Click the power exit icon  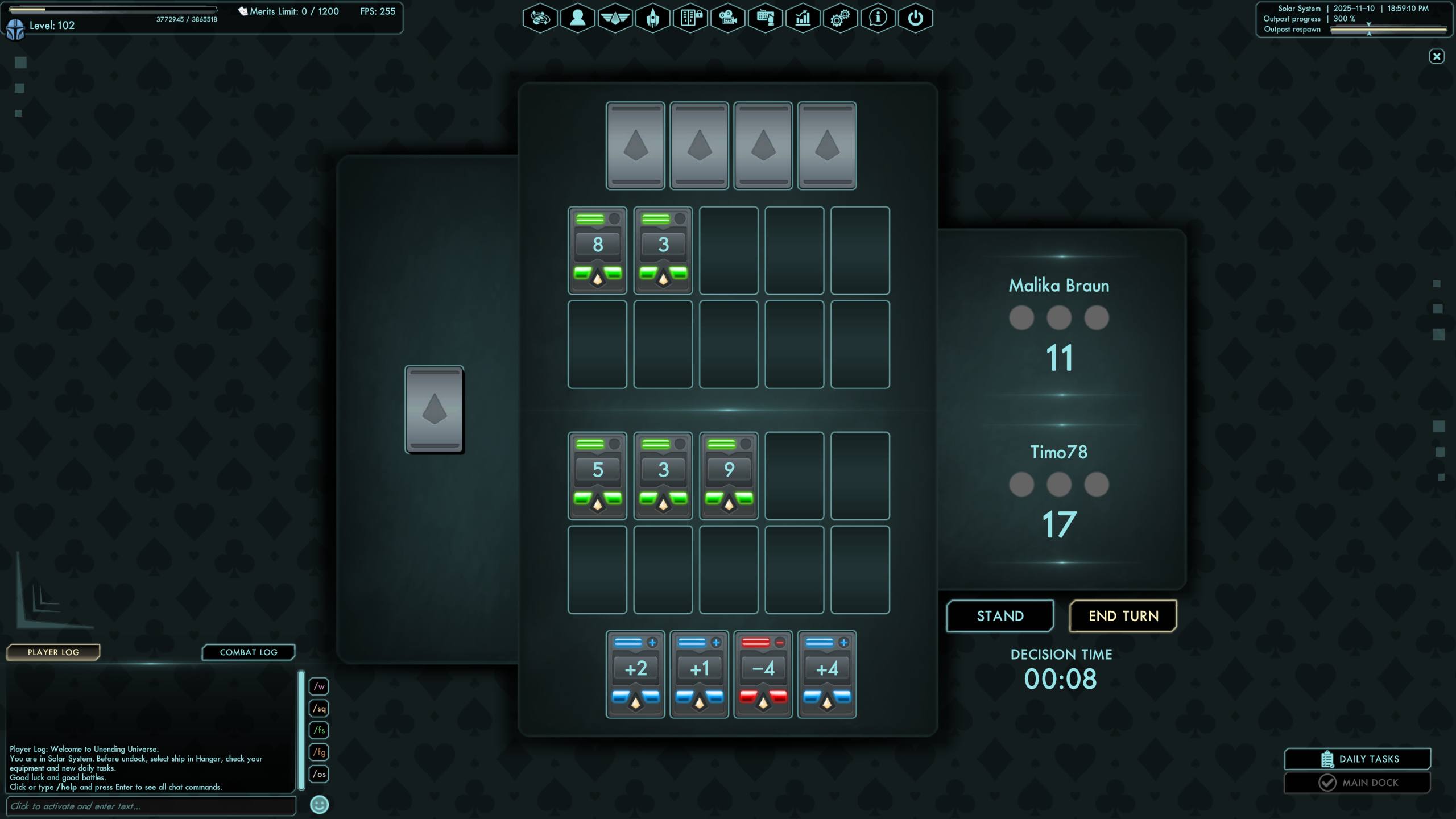tap(915, 18)
